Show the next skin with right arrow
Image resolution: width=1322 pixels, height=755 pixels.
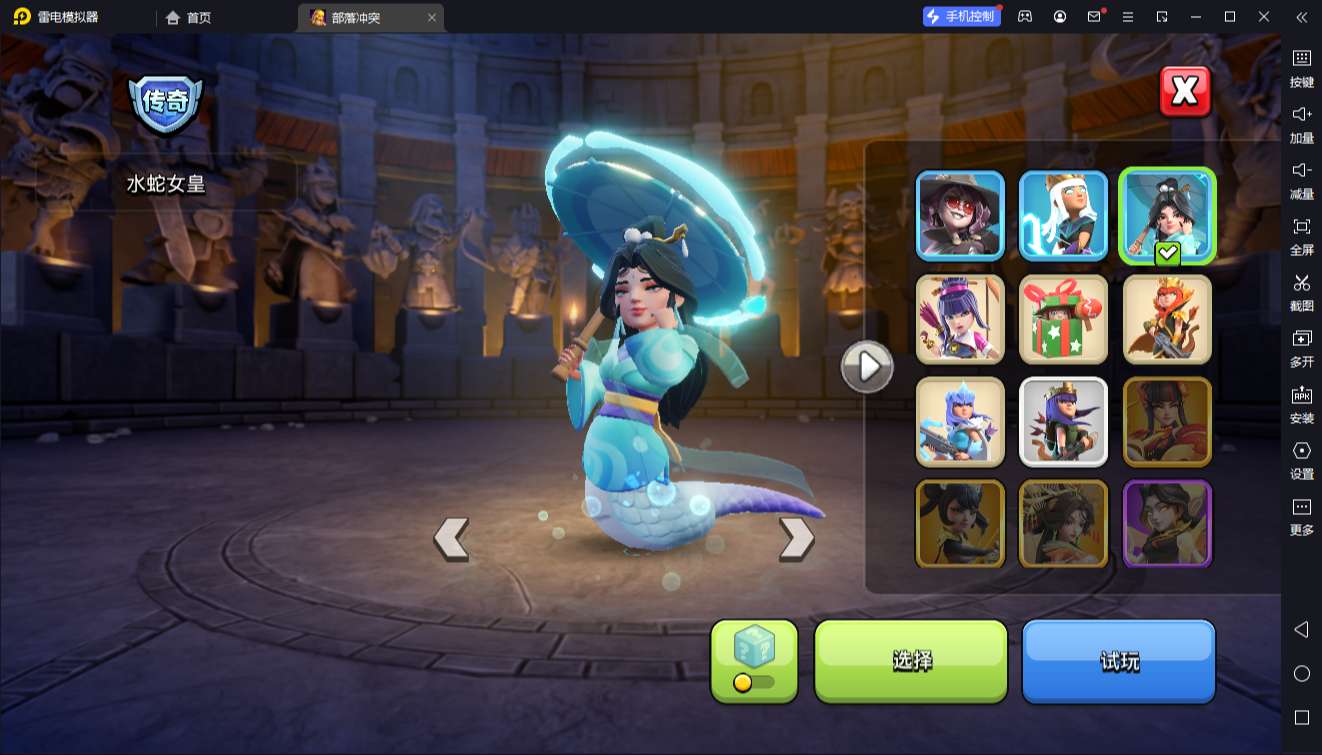point(796,538)
